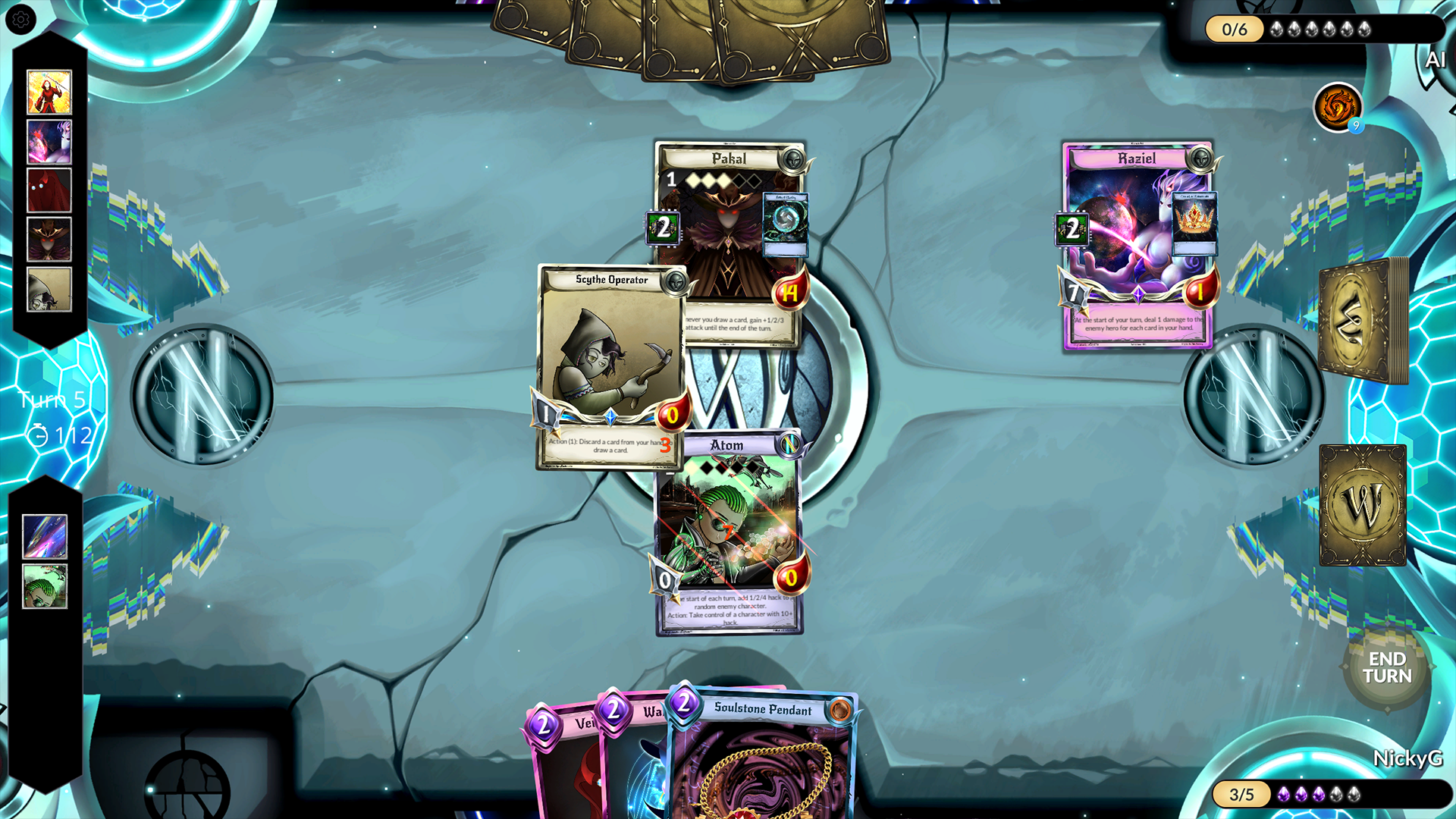Click the orange gem icon on Soulstone Pendant
This screenshot has height=819, width=1456.
coord(838,711)
